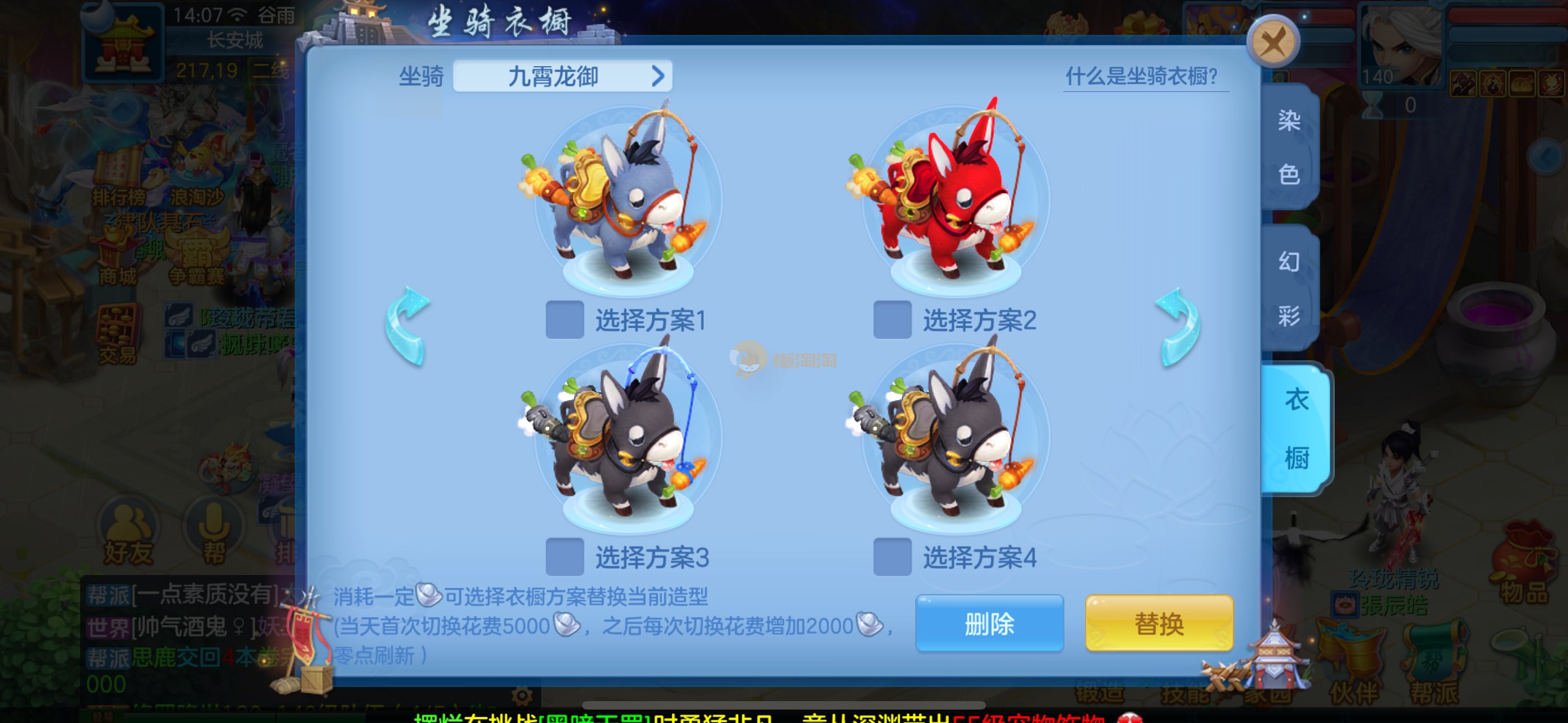Select the 衣橱 wardrobe tab
Viewport: 1568px width, 723px height.
pyautogui.click(x=1295, y=428)
